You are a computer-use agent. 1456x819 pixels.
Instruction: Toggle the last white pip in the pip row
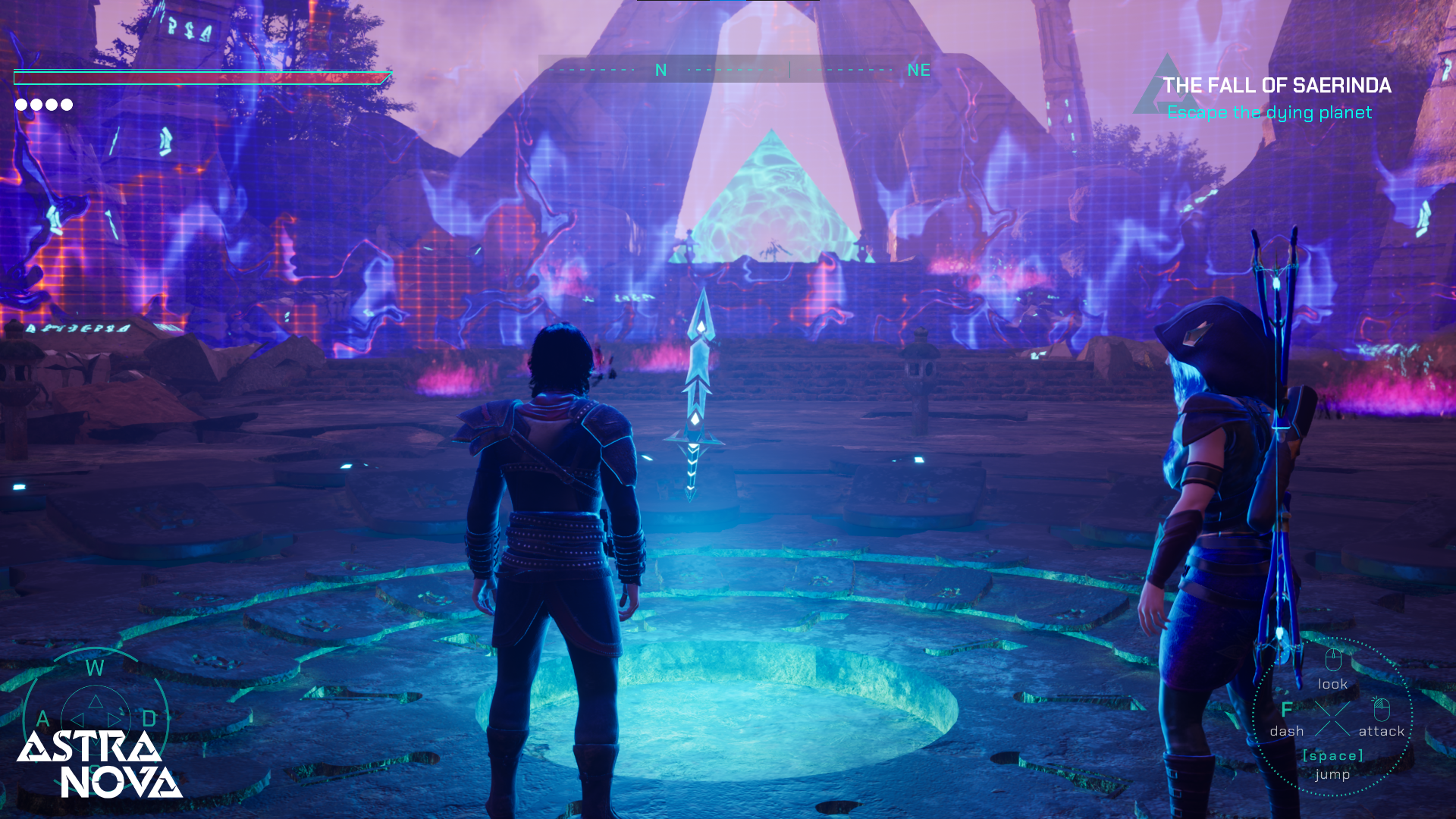tap(66, 105)
